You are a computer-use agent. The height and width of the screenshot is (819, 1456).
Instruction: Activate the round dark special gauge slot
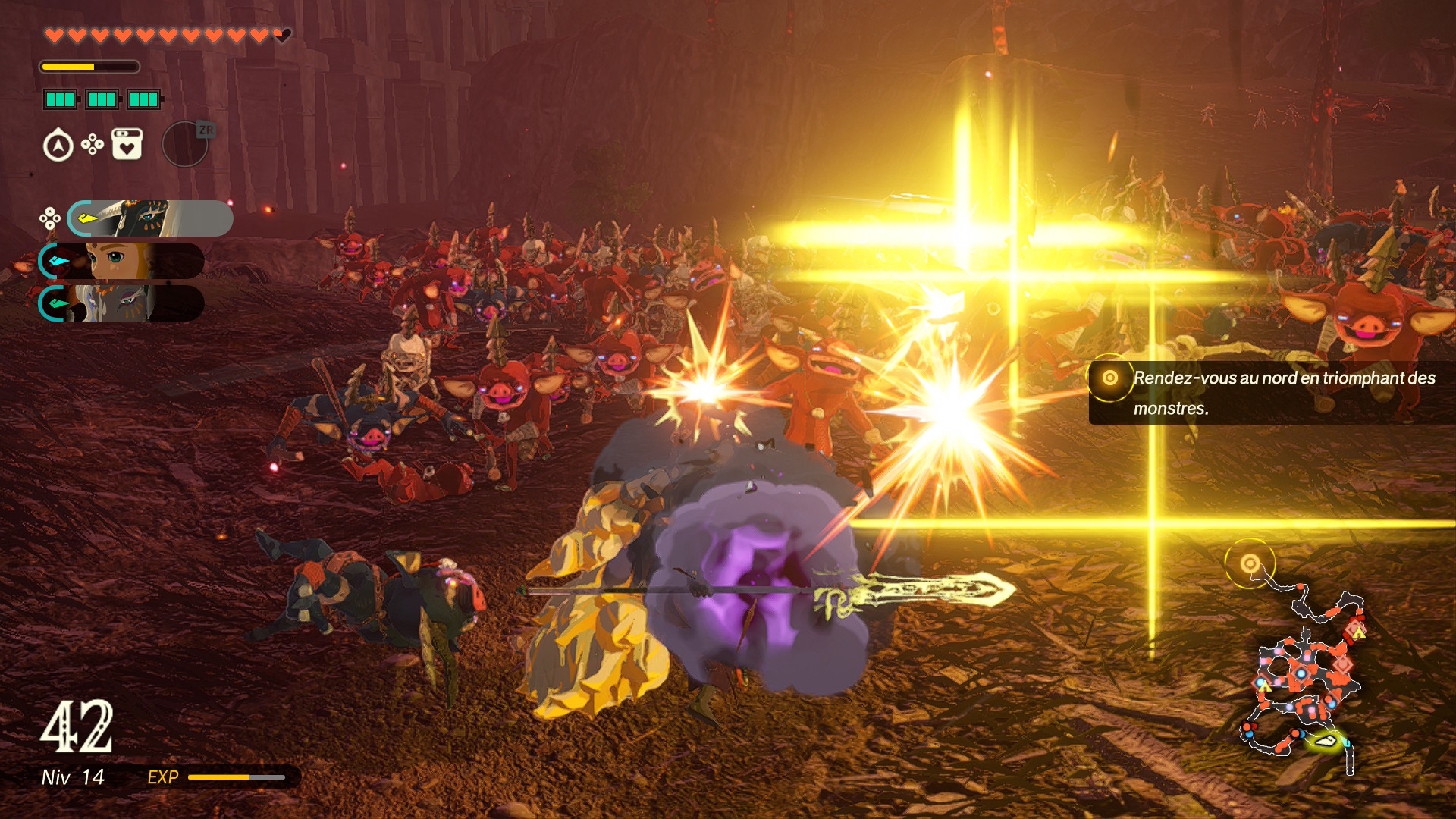coord(185,144)
